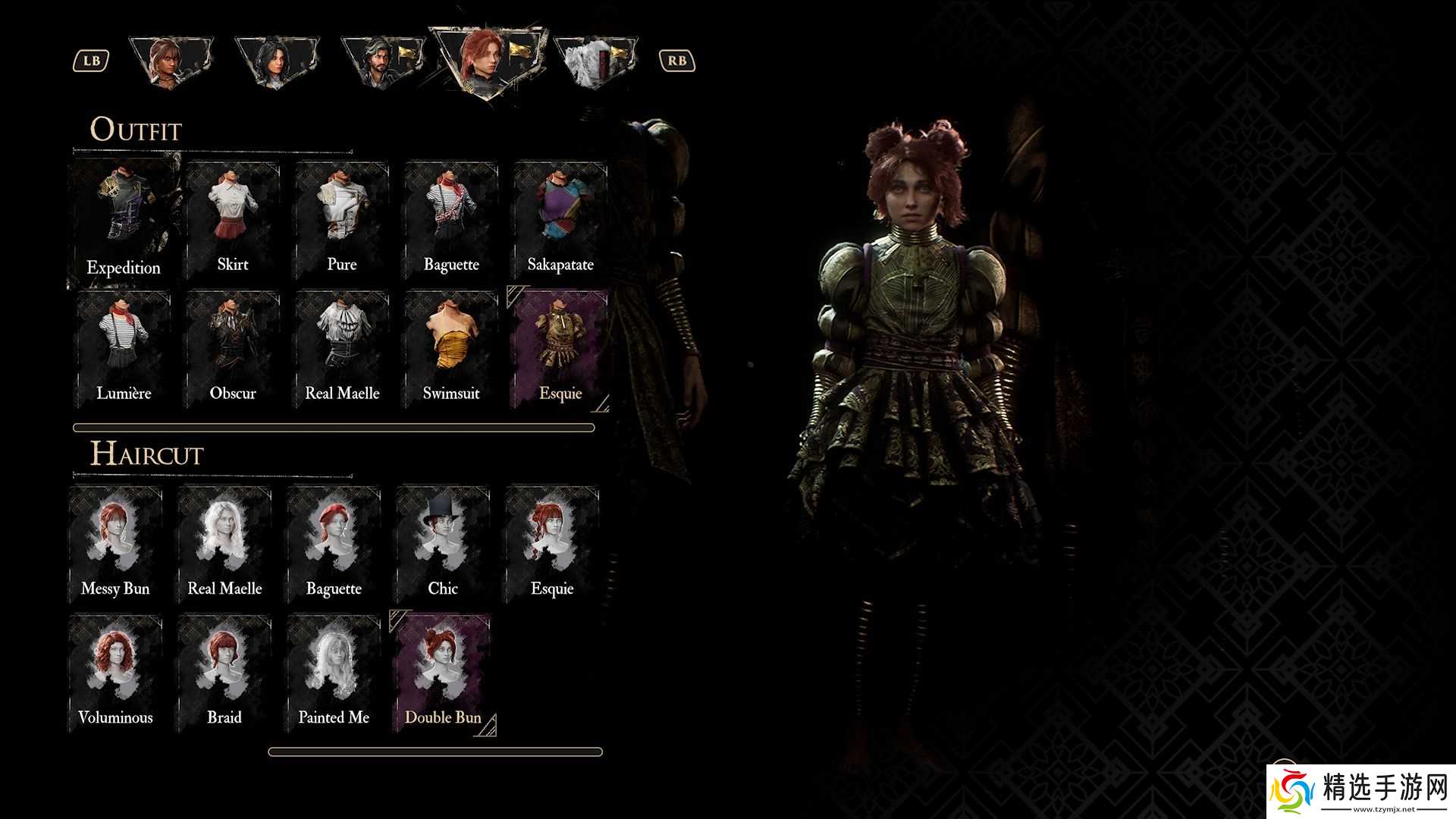This screenshot has height=819, width=1456.
Task: Select the Swimsuit outfit
Action: [451, 349]
